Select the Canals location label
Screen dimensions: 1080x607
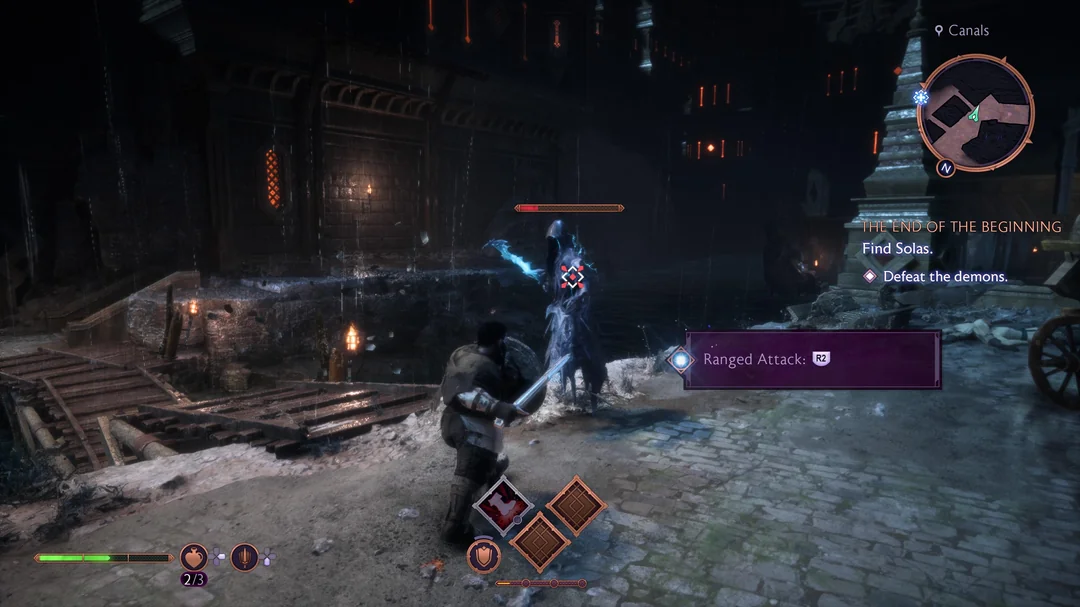pos(961,31)
